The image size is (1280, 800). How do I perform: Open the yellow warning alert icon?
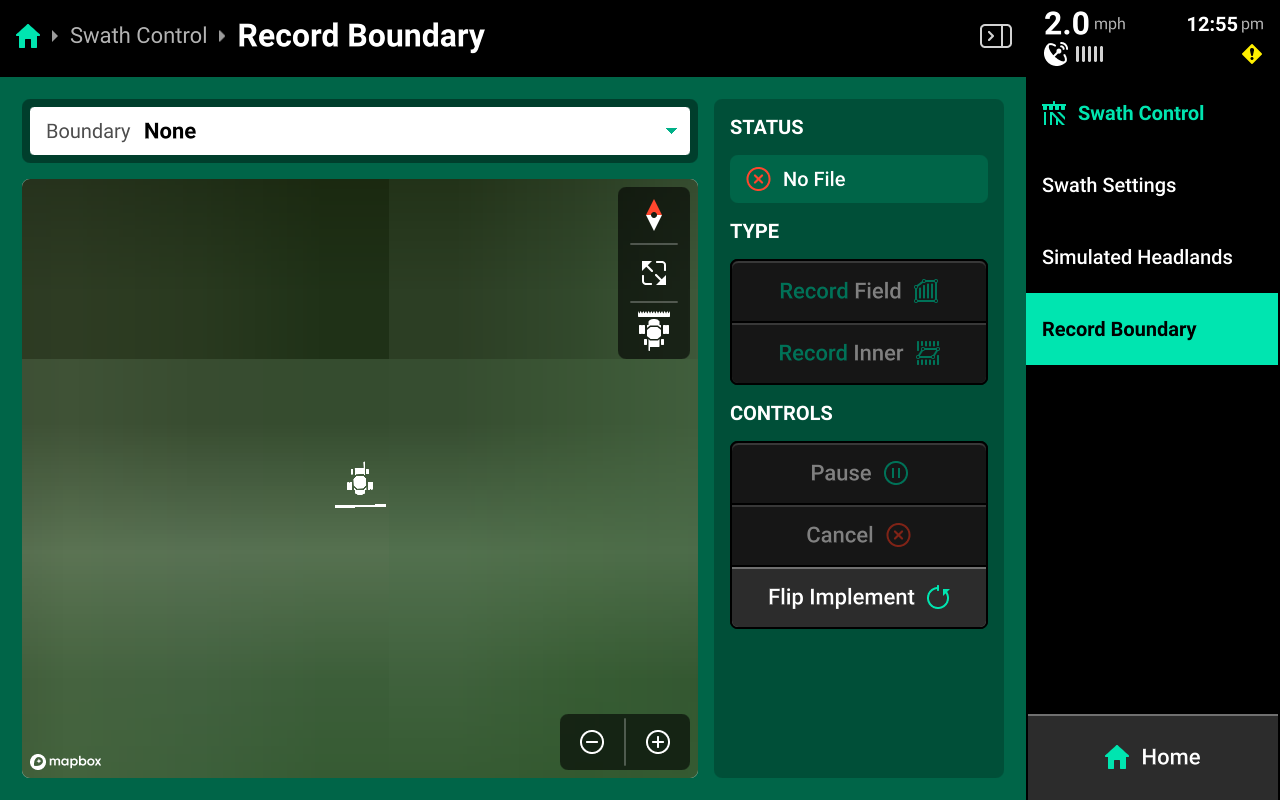click(1252, 54)
